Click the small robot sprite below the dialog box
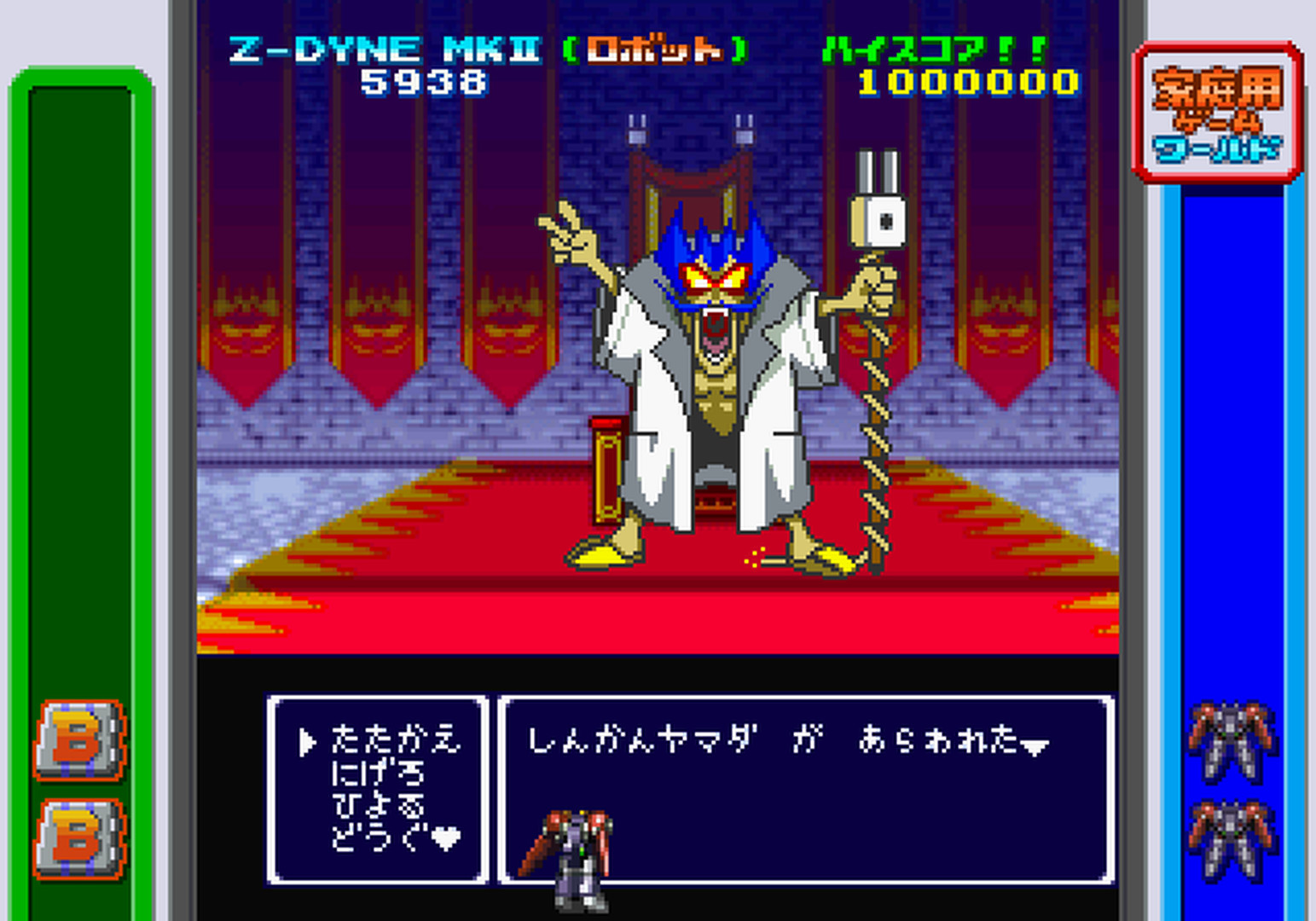 click(x=578, y=853)
